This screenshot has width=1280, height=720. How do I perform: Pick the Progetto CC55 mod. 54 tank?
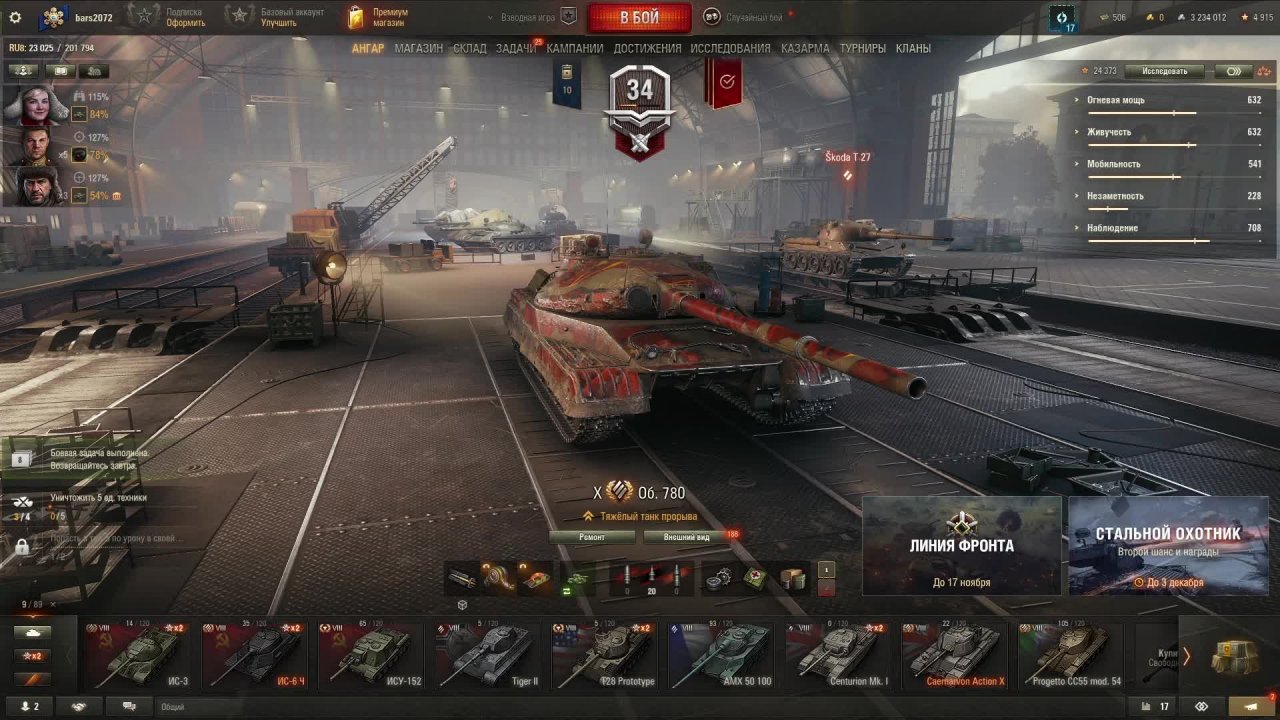pos(1070,655)
